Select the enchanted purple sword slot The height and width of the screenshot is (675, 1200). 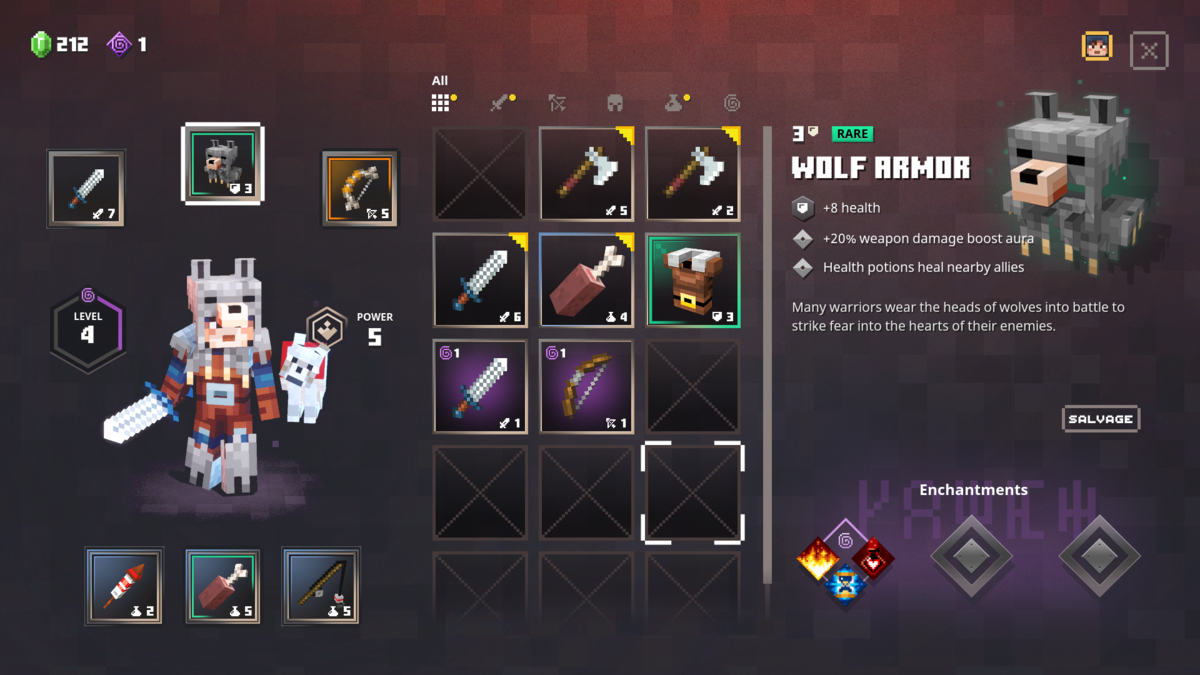480,387
